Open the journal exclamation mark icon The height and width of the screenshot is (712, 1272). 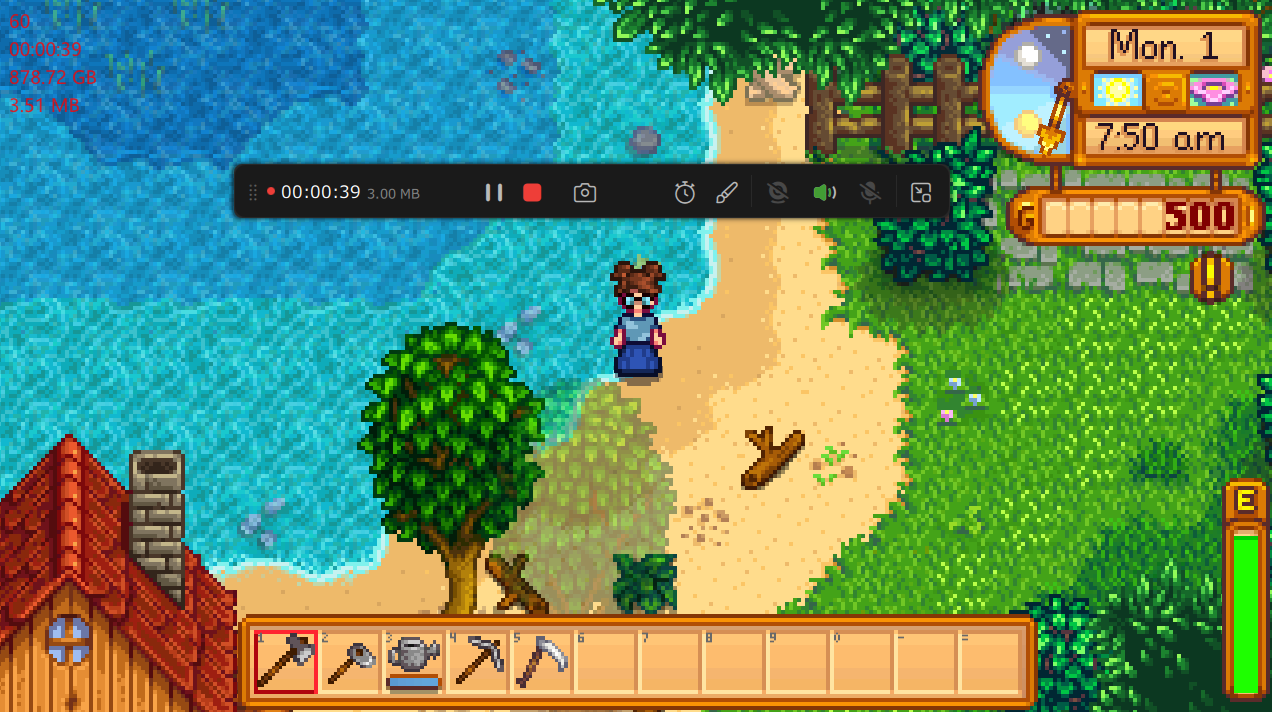[1211, 278]
